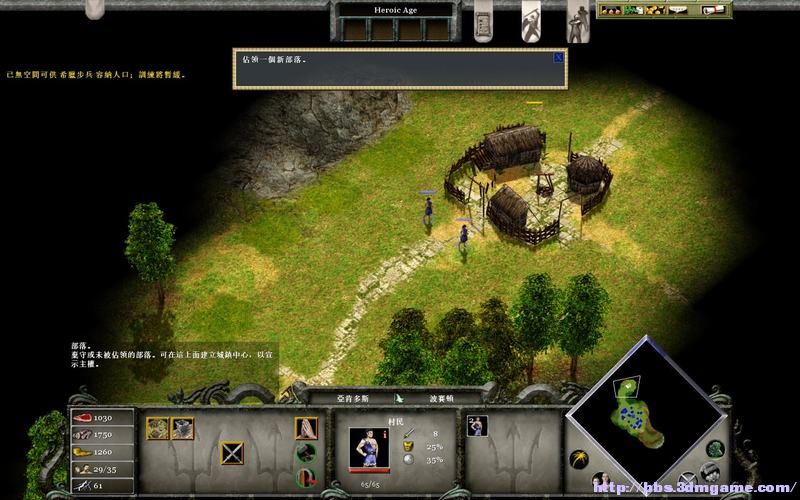The width and height of the screenshot is (800, 500).
Task: Open the military buildings menu
Action: point(182,429)
